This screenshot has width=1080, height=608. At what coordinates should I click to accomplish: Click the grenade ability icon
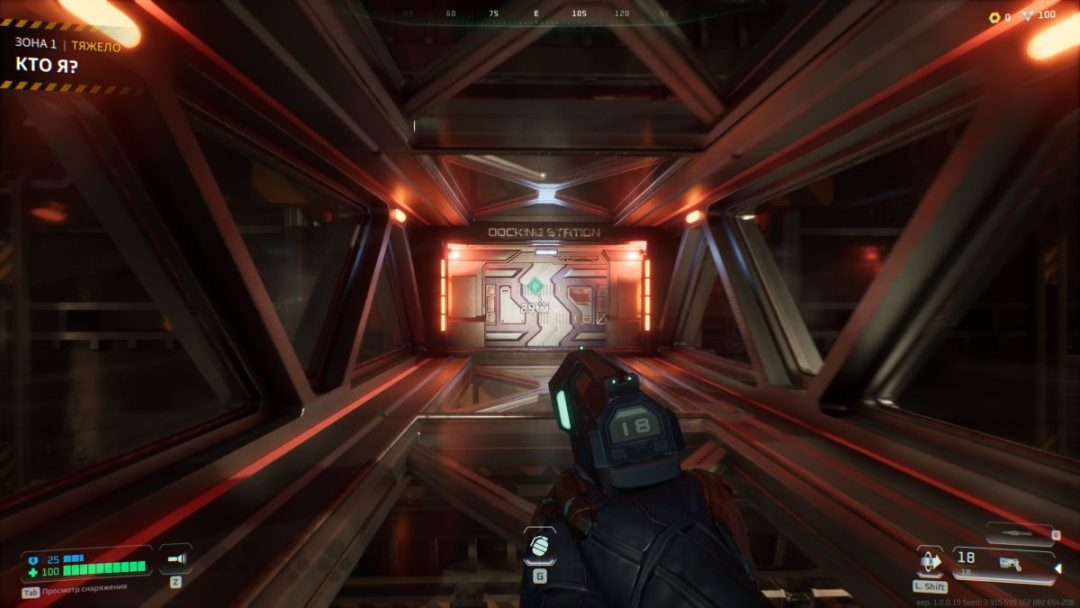click(x=539, y=546)
